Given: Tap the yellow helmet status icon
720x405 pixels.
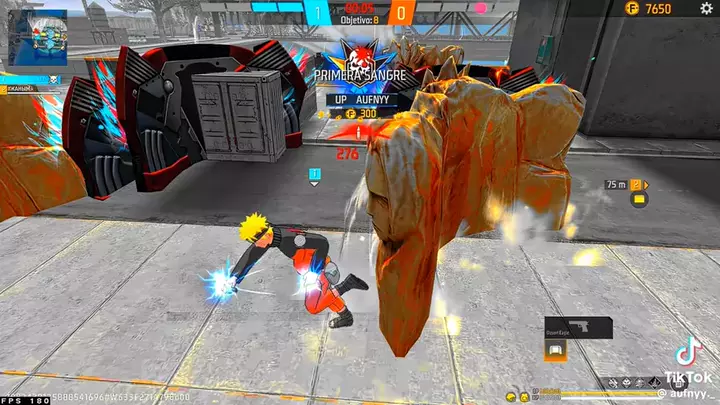Looking at the screenshot, I should tap(511, 397).
